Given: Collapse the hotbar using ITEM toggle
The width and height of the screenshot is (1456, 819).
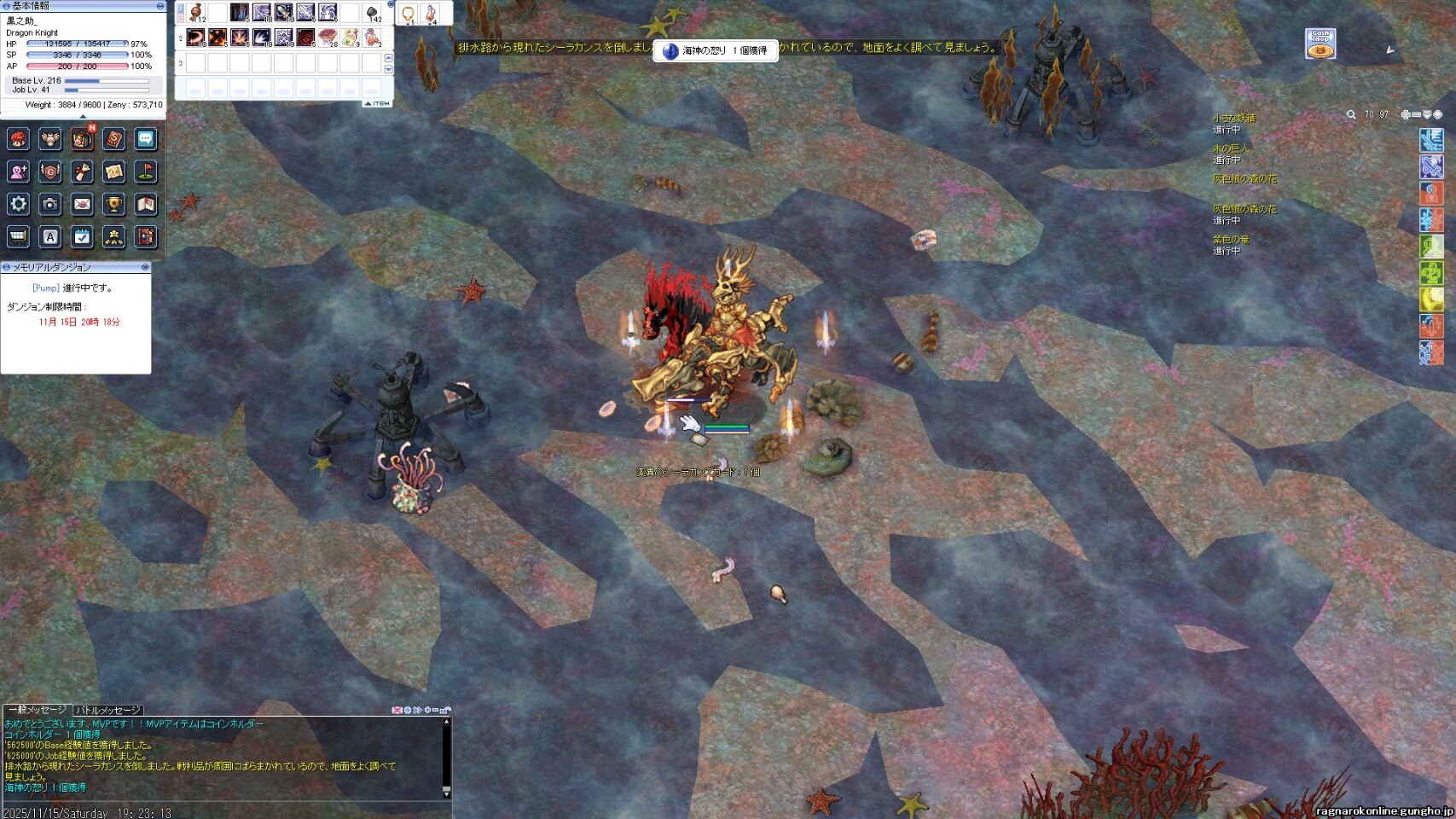Looking at the screenshot, I should tap(377, 103).
